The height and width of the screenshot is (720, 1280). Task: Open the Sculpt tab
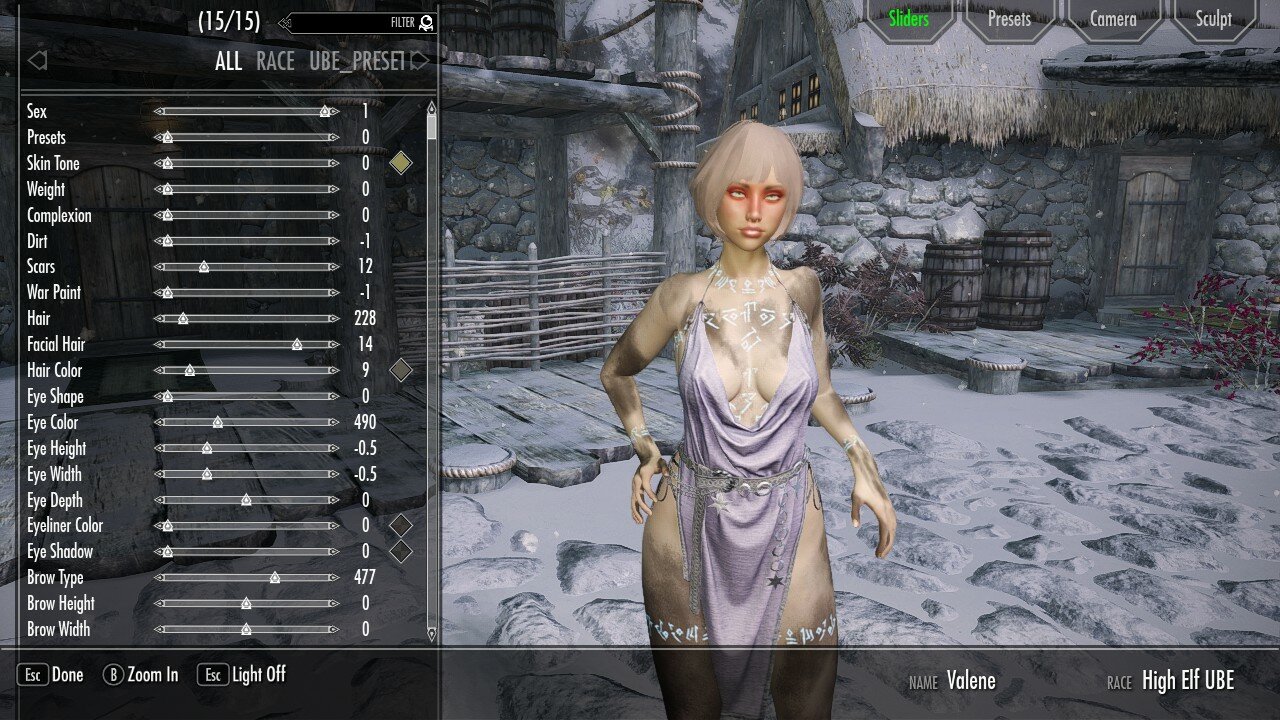pyautogui.click(x=1213, y=19)
